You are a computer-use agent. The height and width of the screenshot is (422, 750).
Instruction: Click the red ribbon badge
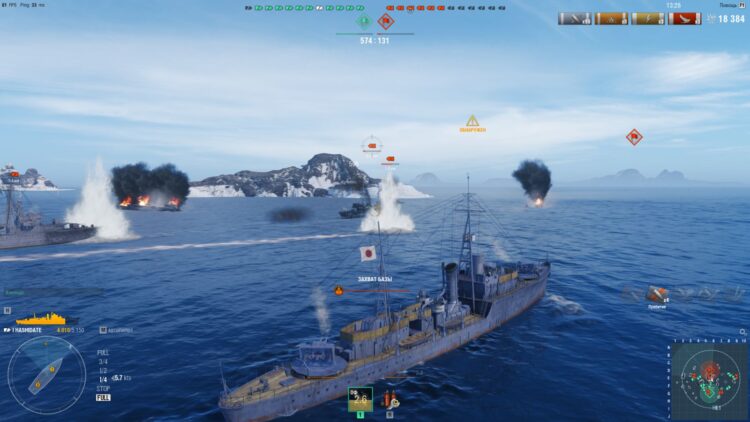click(x=685, y=18)
